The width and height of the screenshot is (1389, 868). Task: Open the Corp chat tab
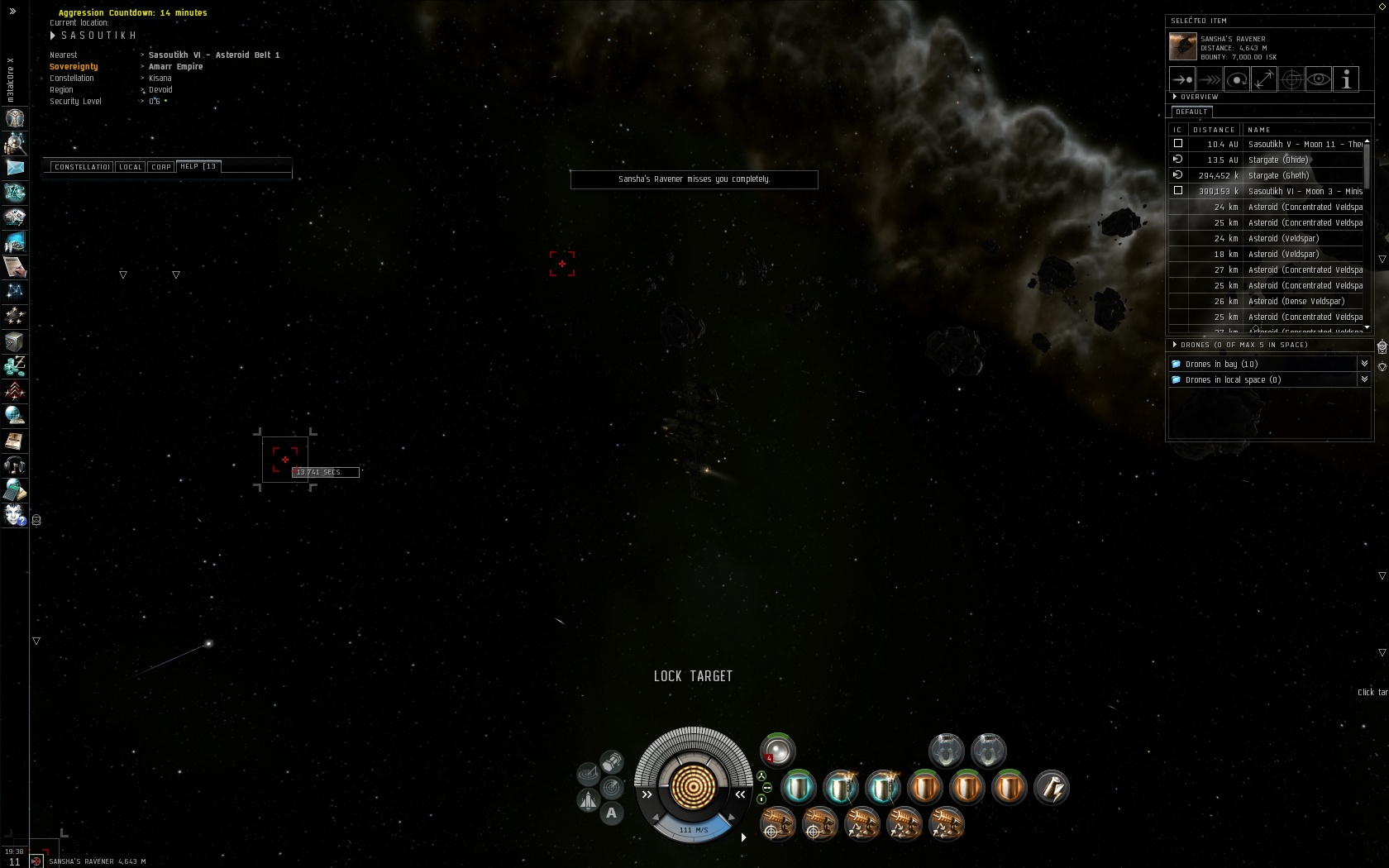tap(160, 167)
